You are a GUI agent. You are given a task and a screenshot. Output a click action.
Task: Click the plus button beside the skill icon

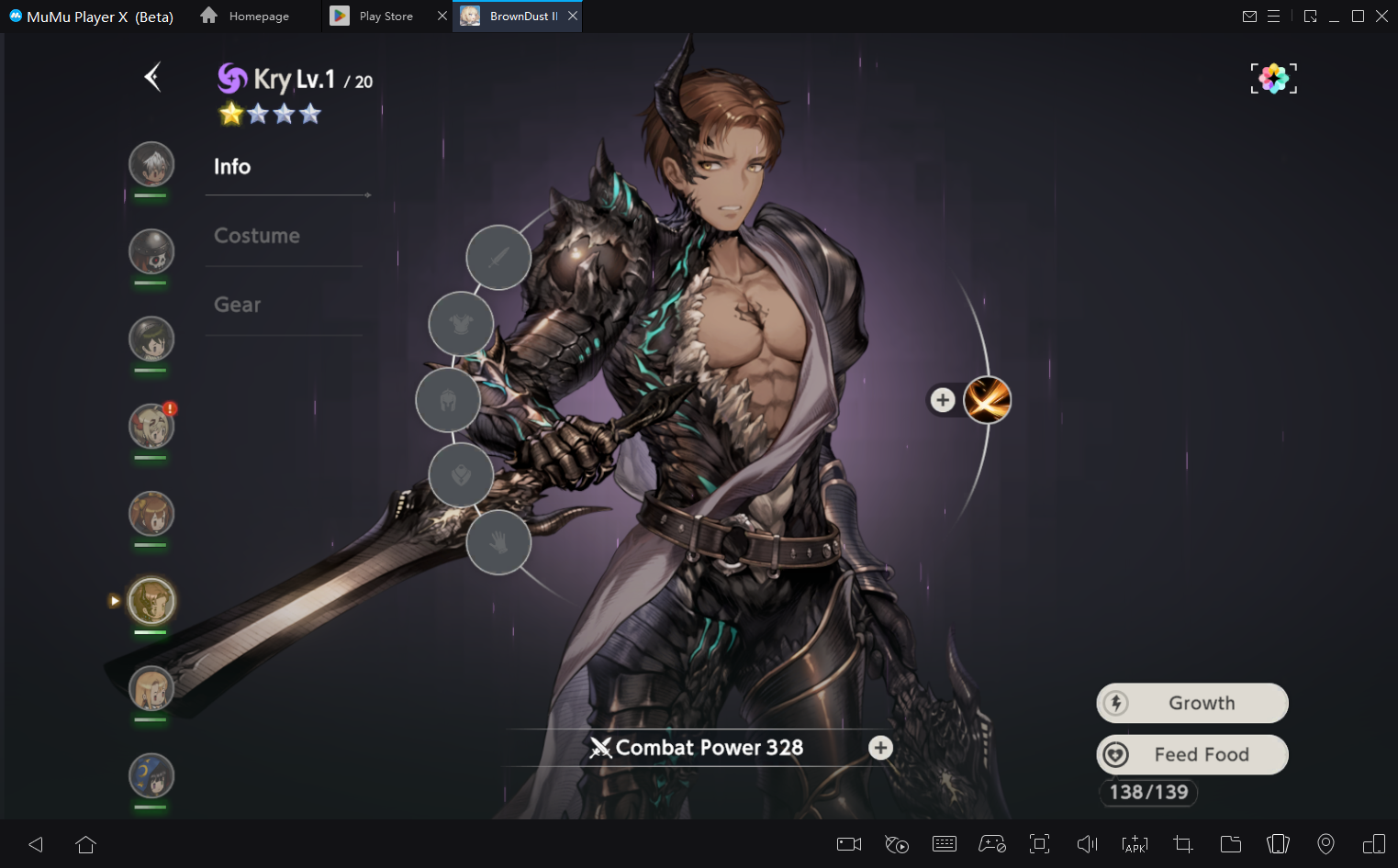coord(943,400)
